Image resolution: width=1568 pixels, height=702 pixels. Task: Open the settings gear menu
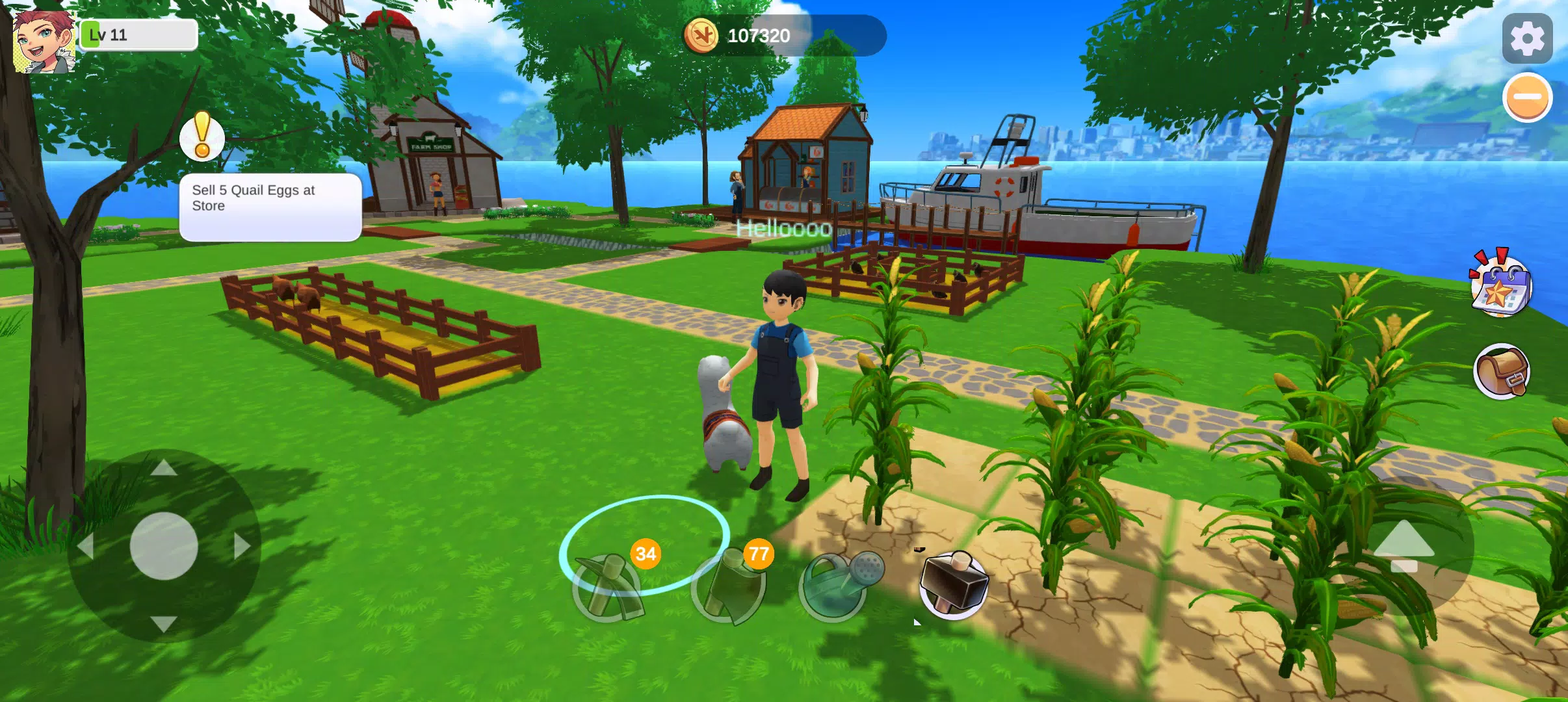coord(1527,38)
